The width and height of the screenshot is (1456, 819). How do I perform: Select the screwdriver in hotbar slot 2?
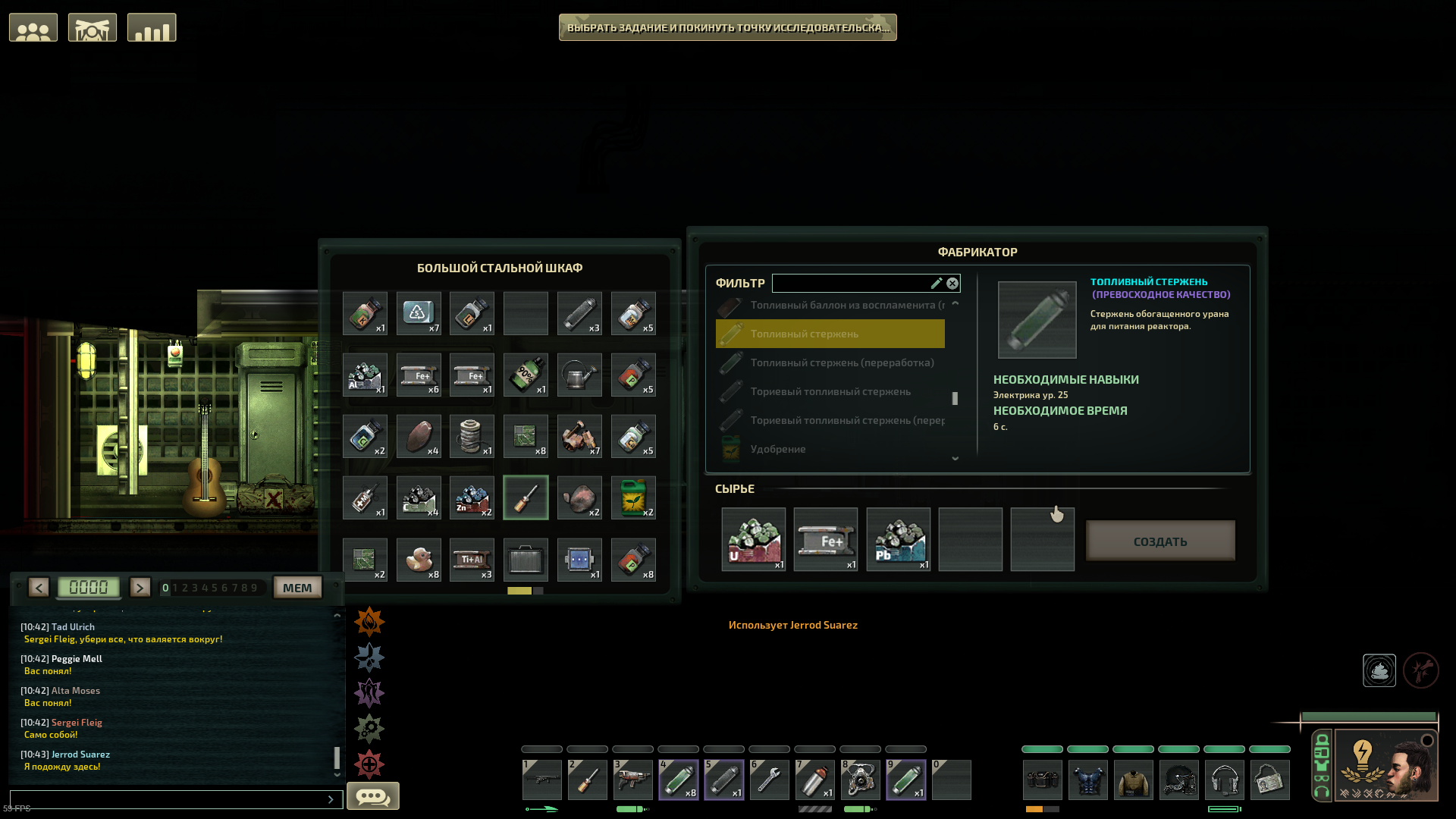tap(587, 780)
